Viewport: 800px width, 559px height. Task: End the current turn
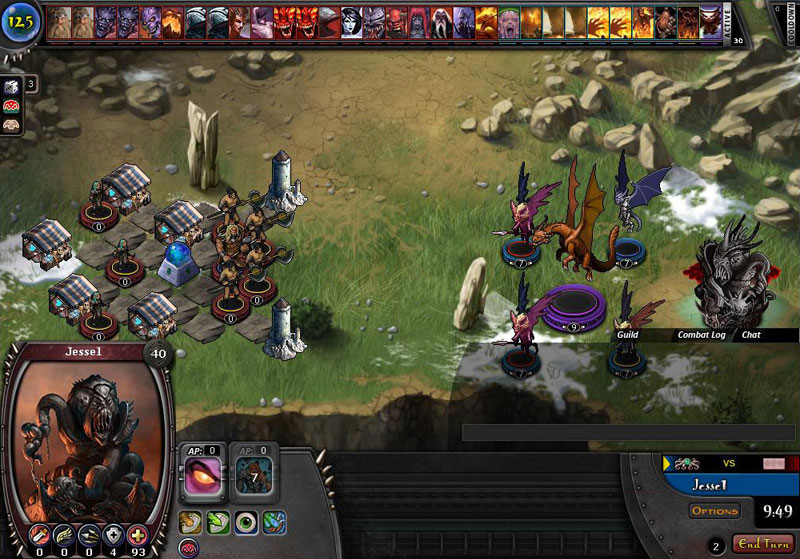point(761,543)
